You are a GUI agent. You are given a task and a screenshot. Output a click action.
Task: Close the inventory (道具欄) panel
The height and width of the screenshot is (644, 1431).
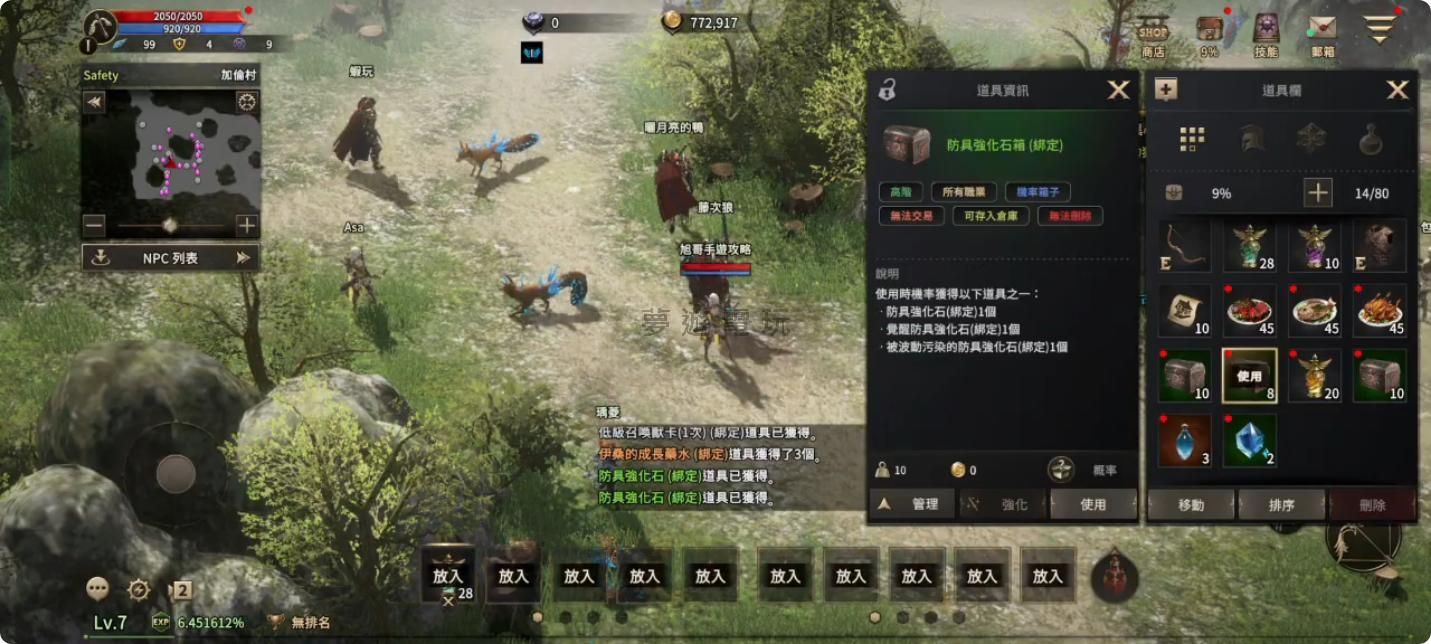tap(1397, 90)
